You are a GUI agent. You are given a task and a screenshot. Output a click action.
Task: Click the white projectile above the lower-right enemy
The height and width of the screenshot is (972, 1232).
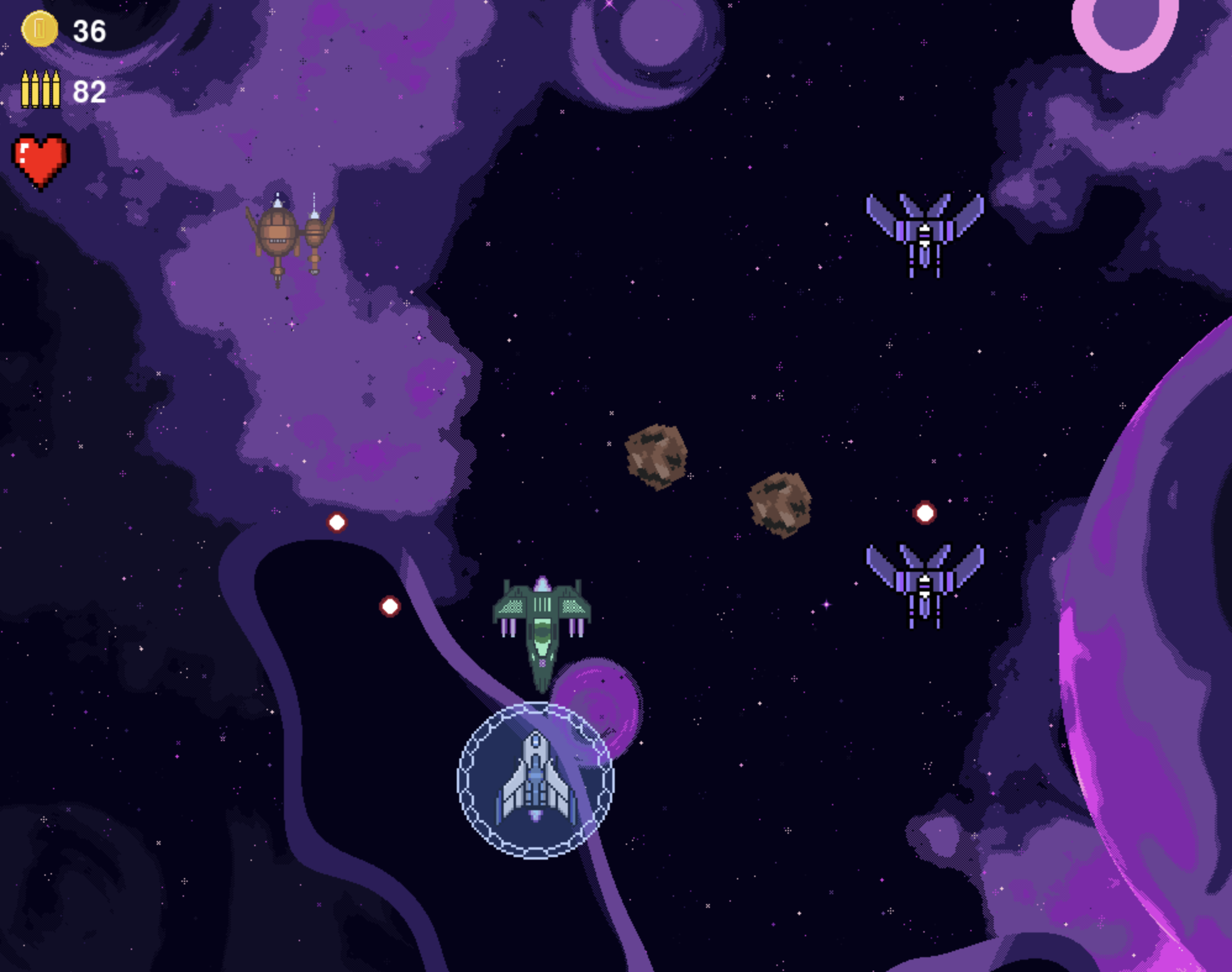coord(923,511)
